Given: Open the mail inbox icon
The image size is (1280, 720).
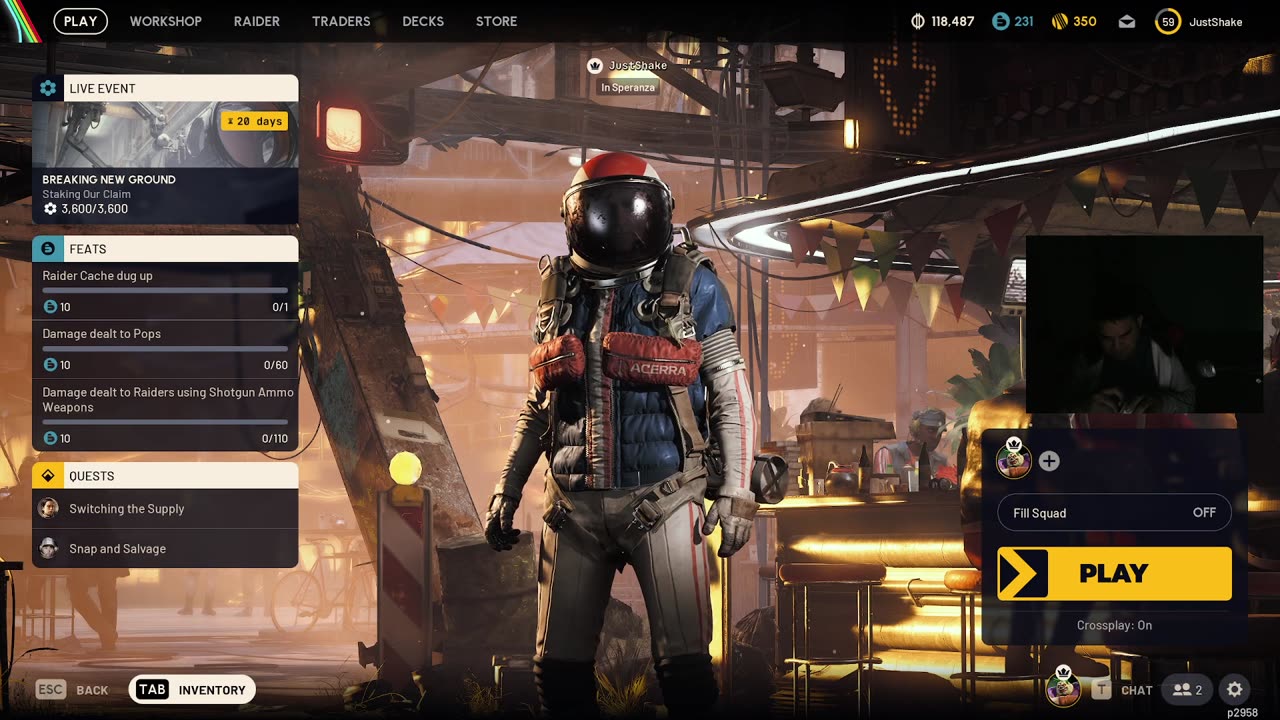Looking at the screenshot, I should pos(1127,21).
